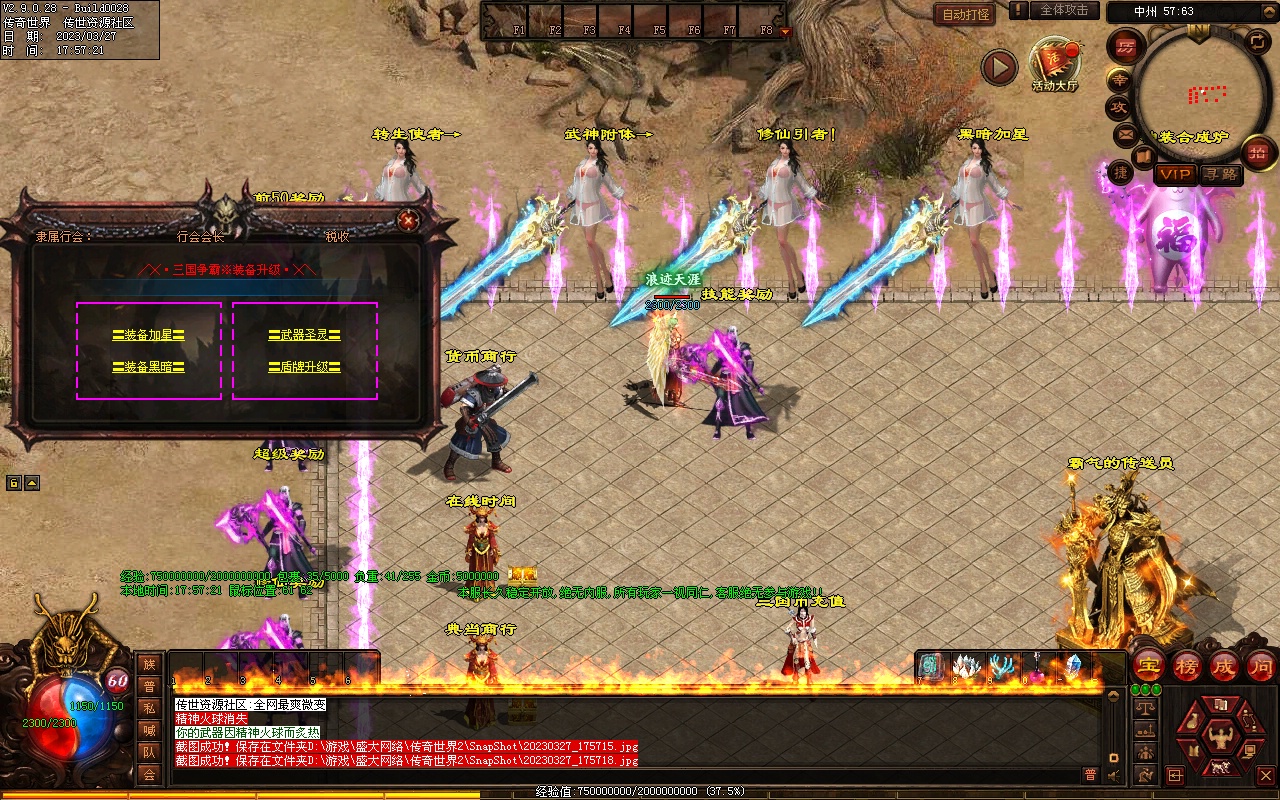Show the 榜 rankings button
The image size is (1280, 800).
click(x=1187, y=665)
